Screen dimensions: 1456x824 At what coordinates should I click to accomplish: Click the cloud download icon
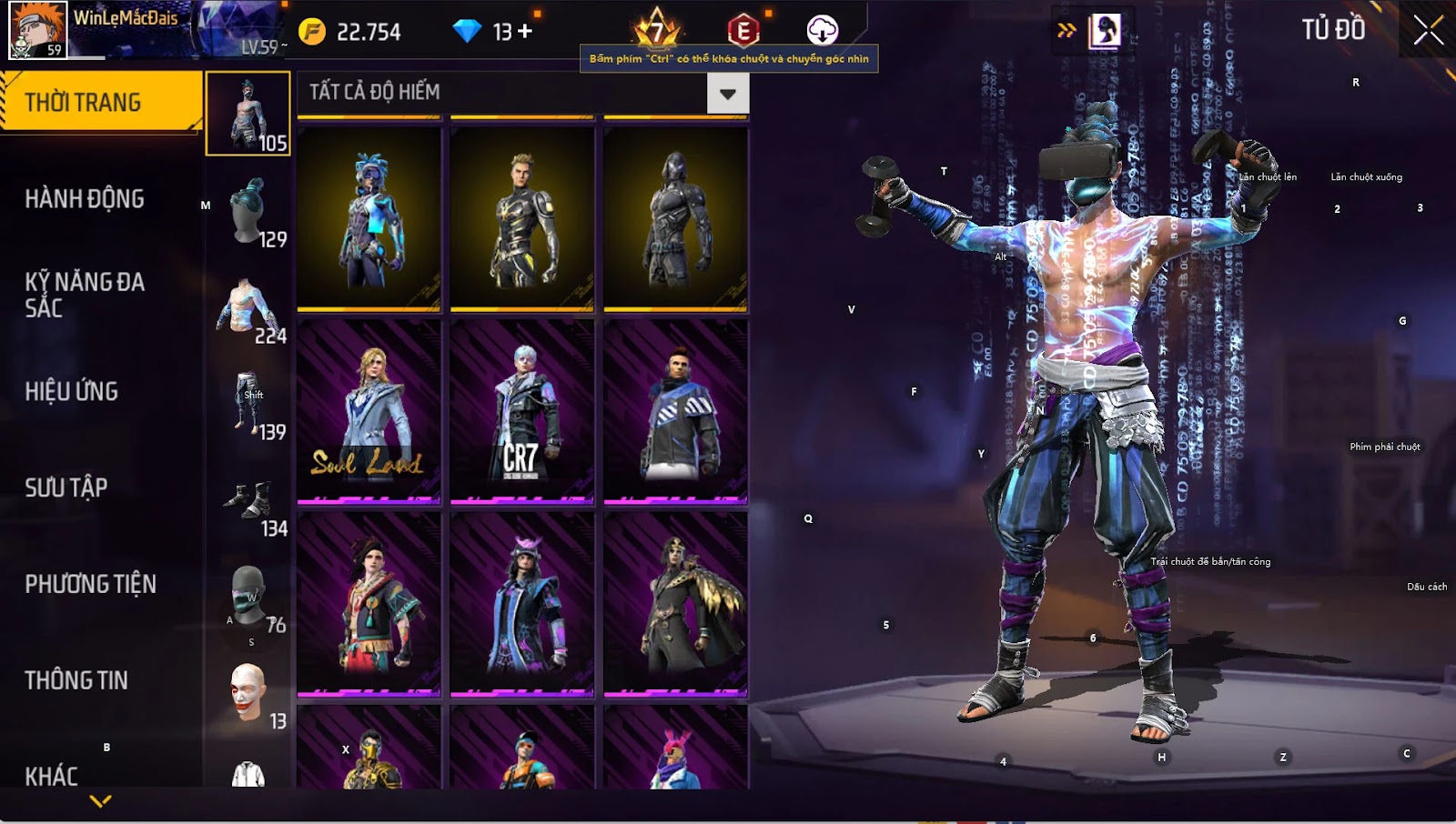tap(822, 30)
